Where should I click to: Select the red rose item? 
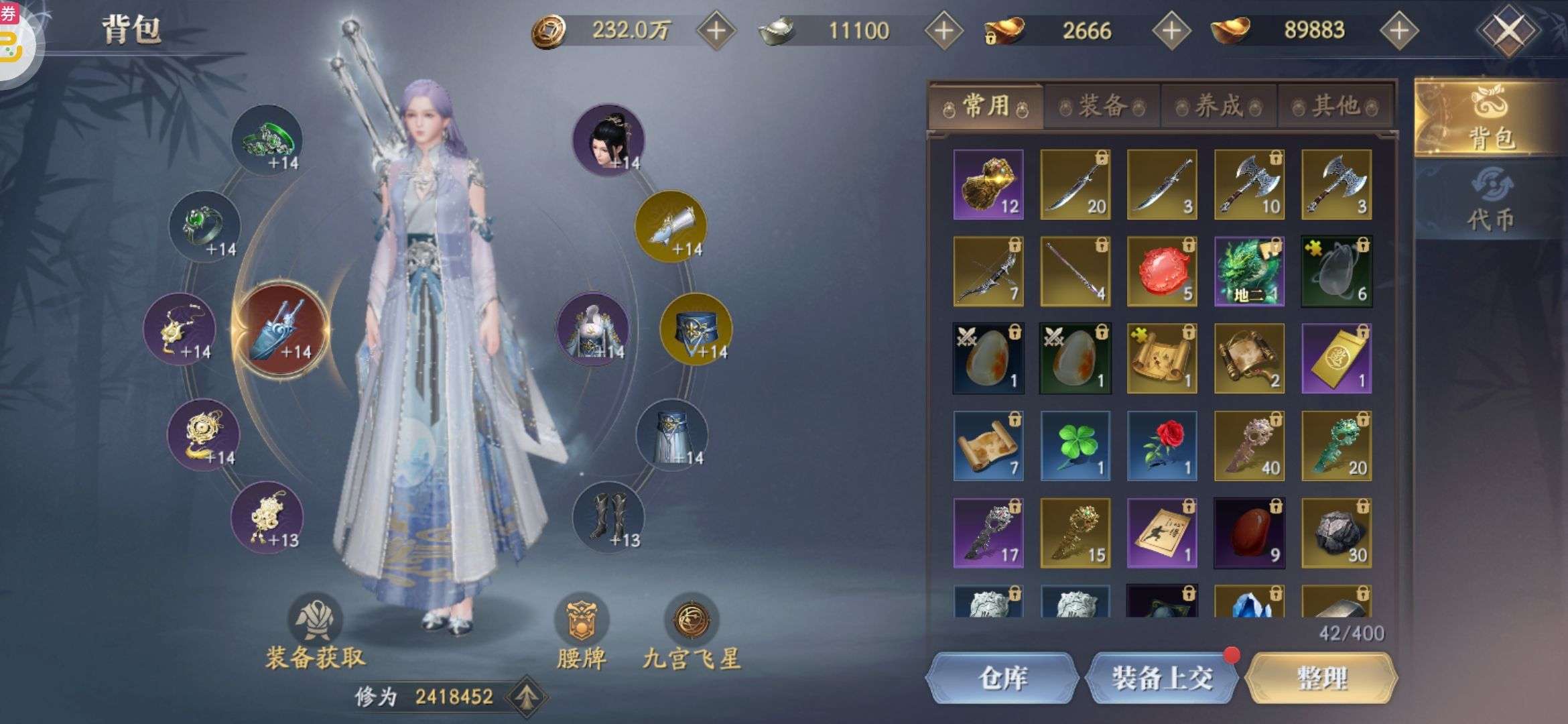pyautogui.click(x=1162, y=446)
